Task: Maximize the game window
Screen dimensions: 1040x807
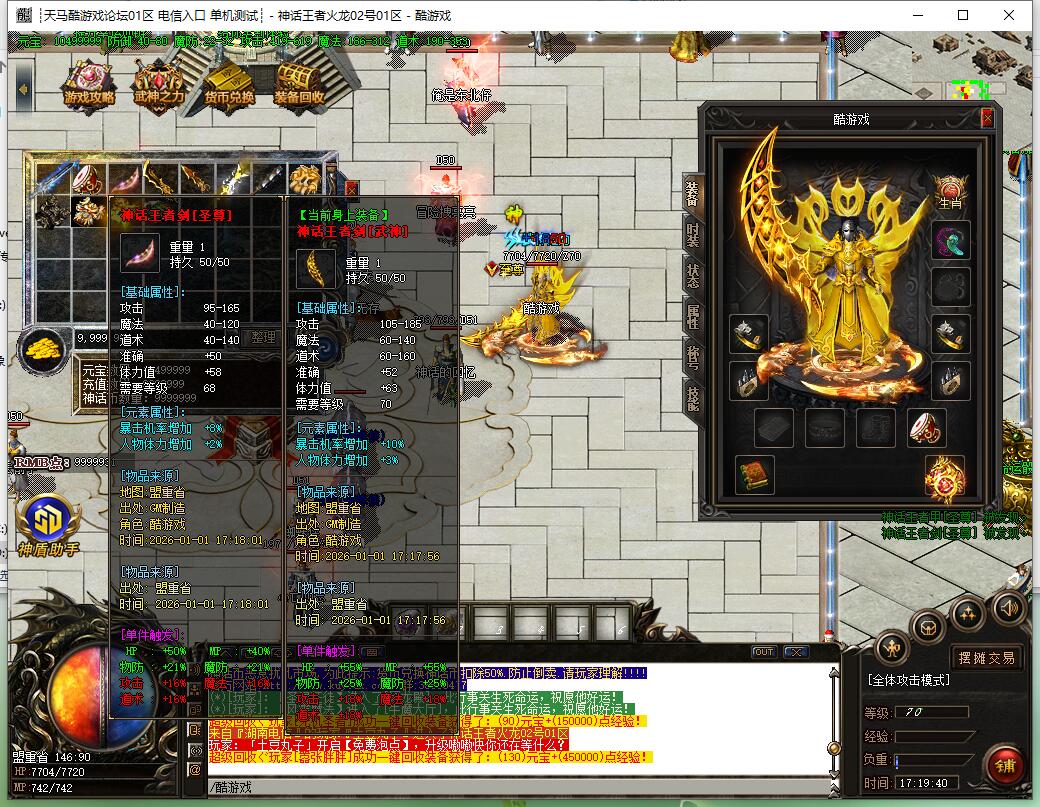Action: pyautogui.click(x=963, y=15)
